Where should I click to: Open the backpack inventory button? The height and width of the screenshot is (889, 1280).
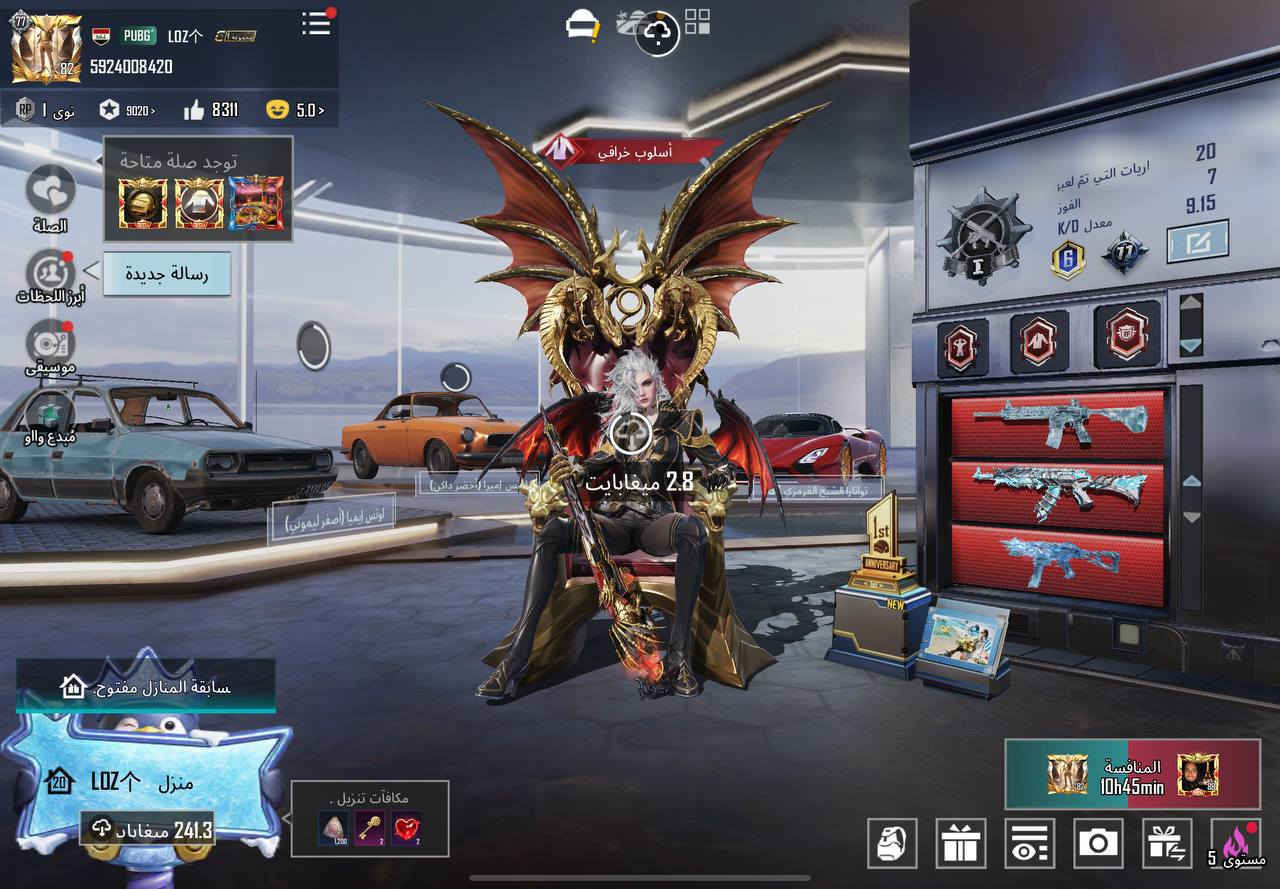[x=892, y=842]
